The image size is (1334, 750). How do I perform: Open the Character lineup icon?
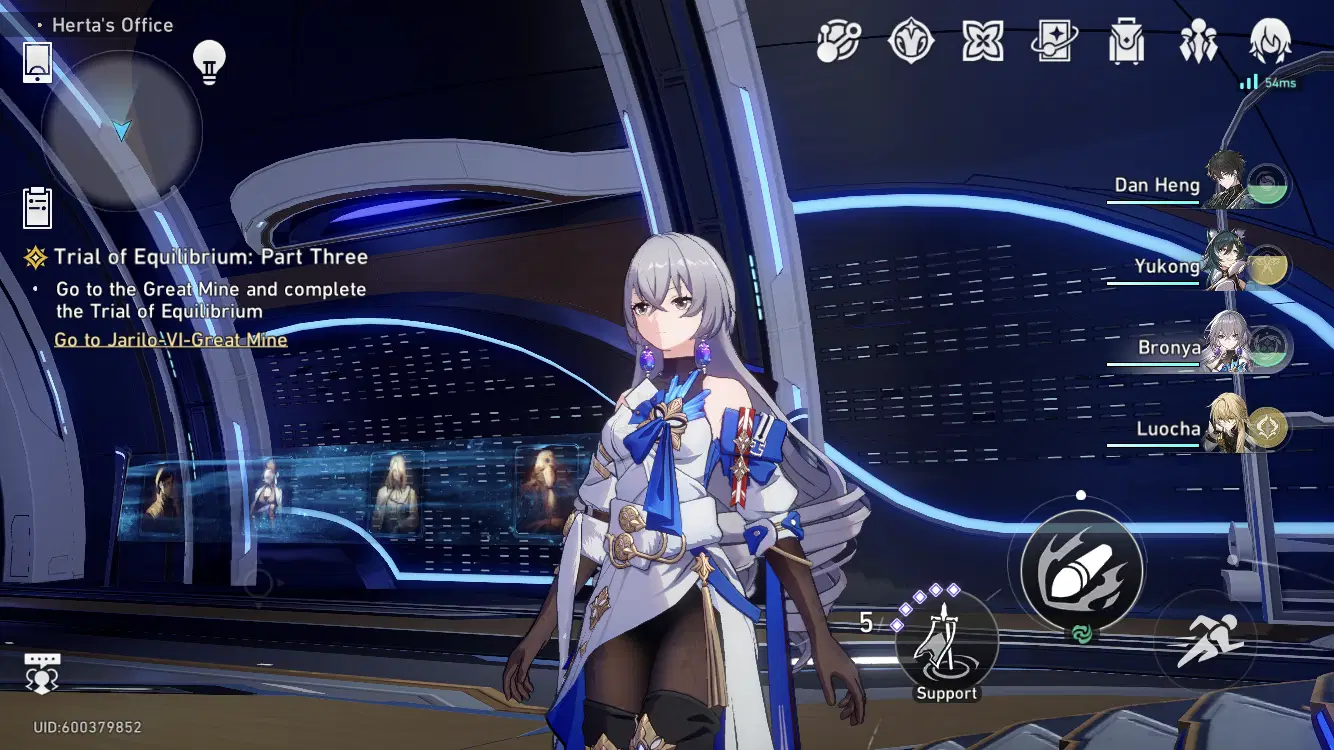[1199, 40]
